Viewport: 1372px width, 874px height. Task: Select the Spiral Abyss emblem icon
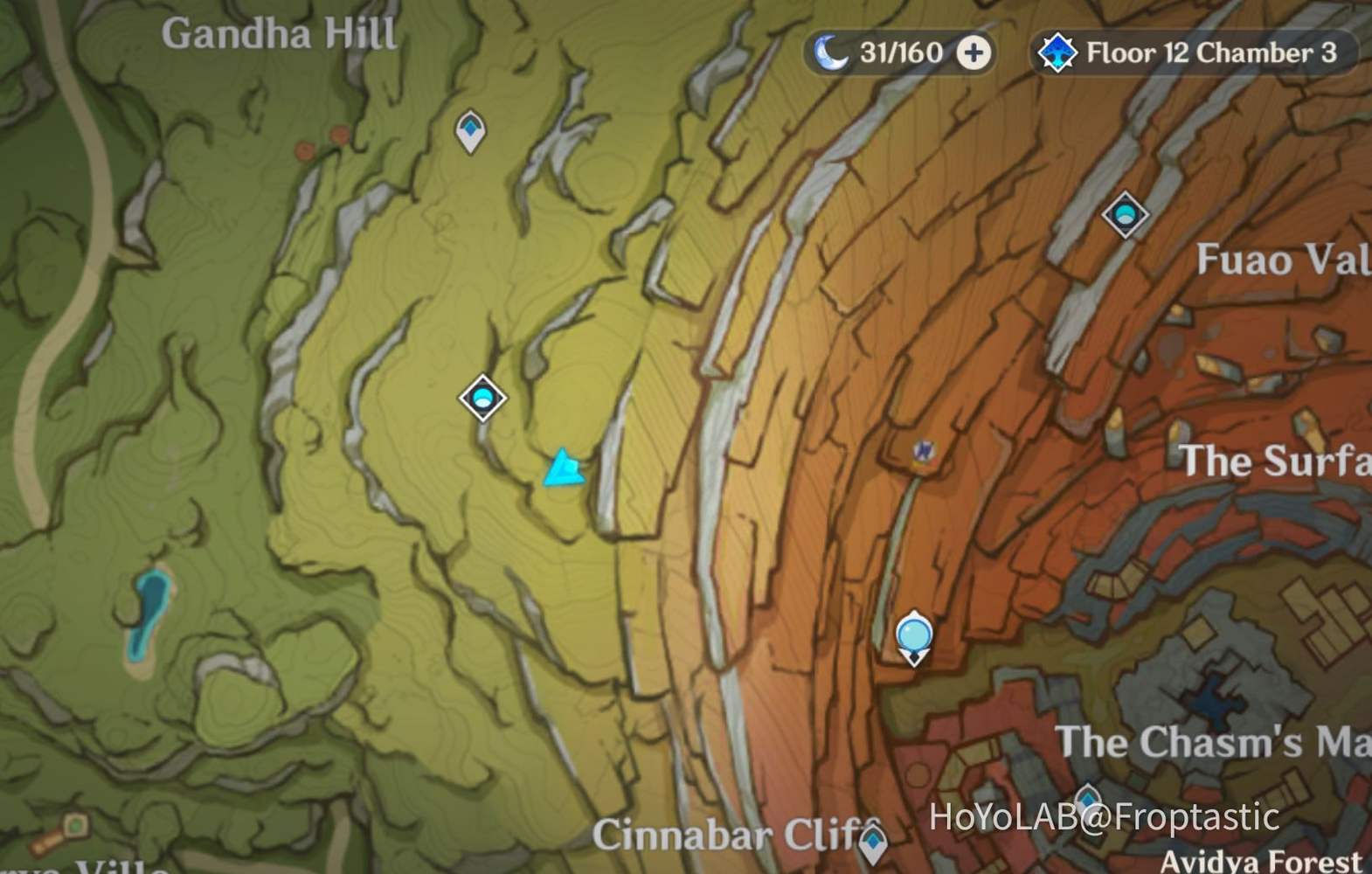1057,51
